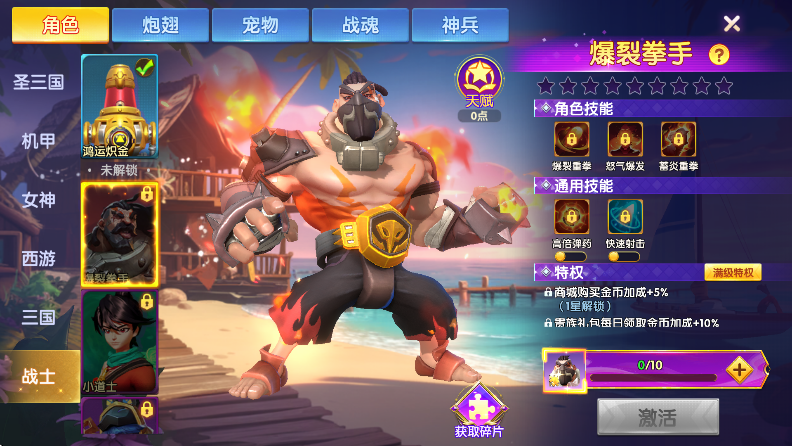Open the 女神 category
This screenshot has height=446, width=792.
pos(38,200)
